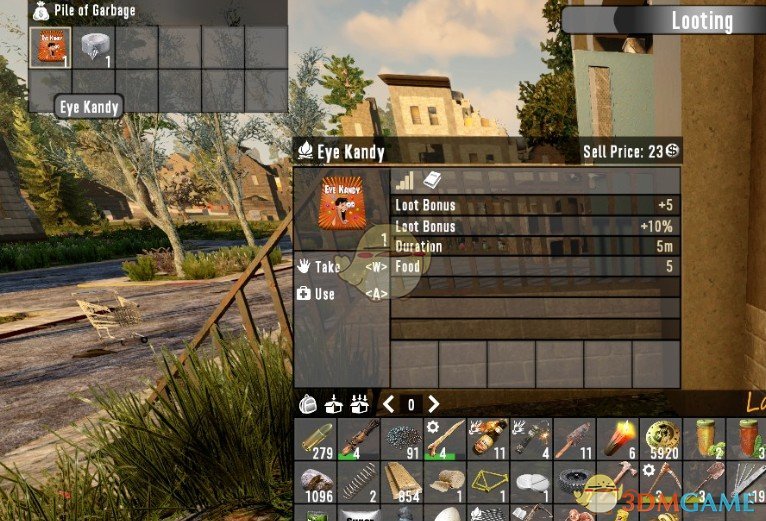The width and height of the screenshot is (766, 521).
Task: Select the bullet ammo stack of 279
Action: [x=316, y=438]
